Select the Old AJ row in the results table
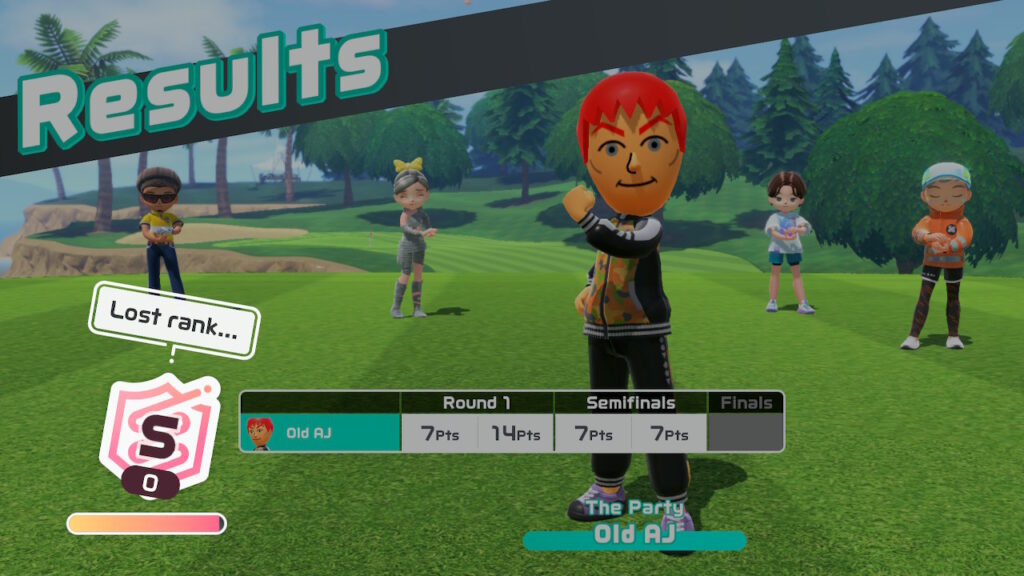 pos(320,433)
